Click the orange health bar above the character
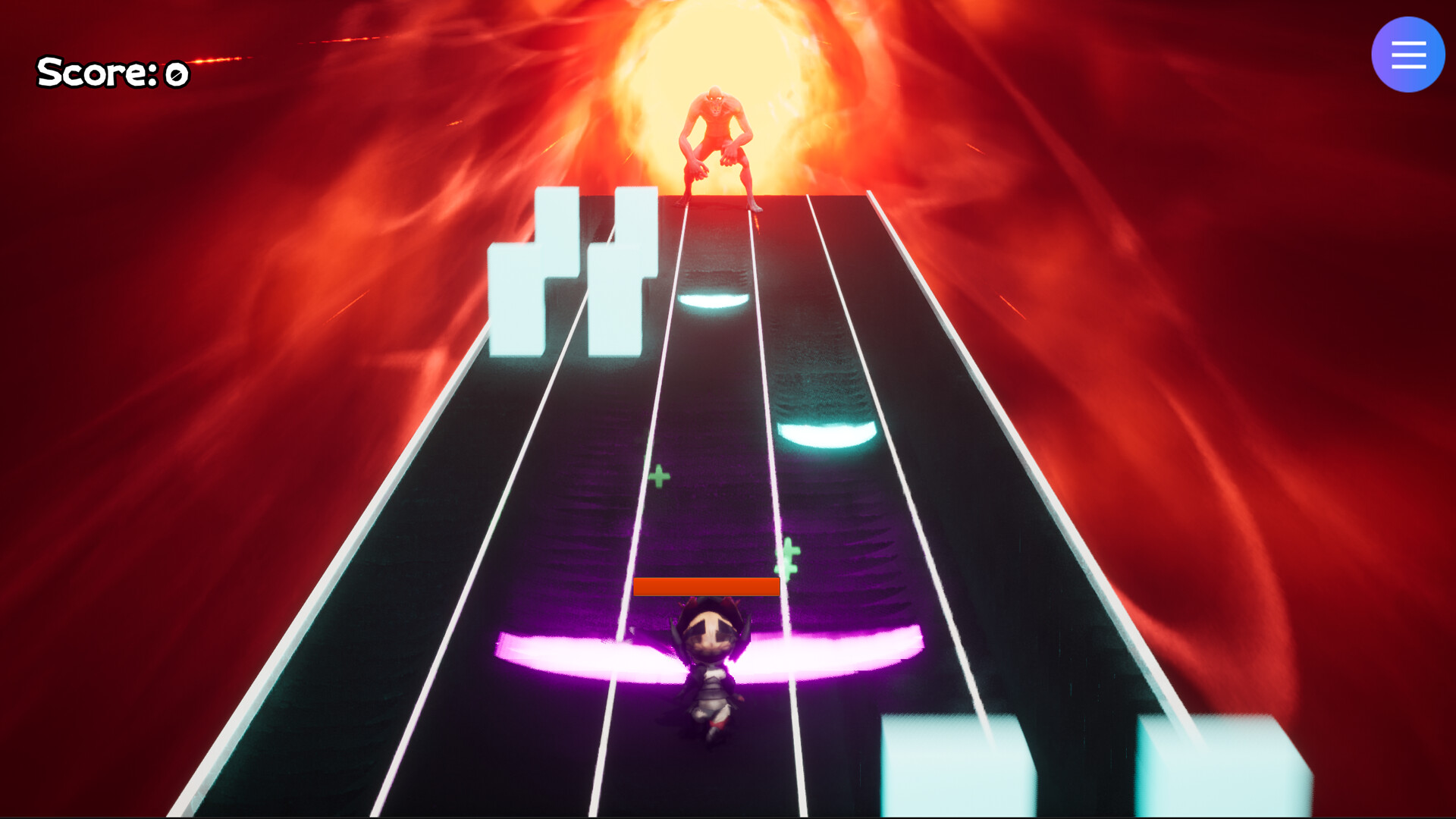Viewport: 1456px width, 819px height. (x=707, y=586)
